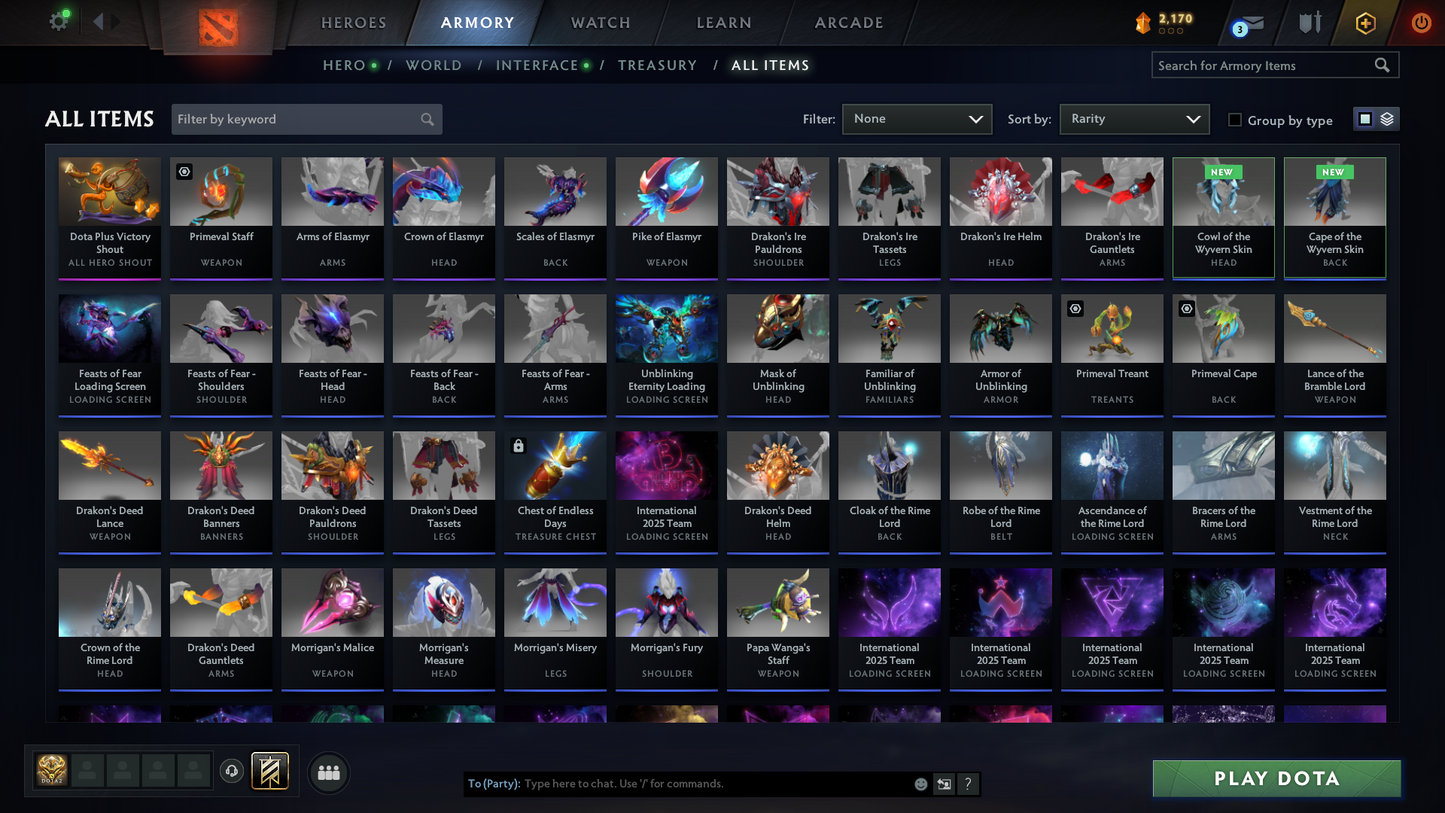Click the question mark help button near chat
Screen dimensions: 1445x813
click(x=967, y=784)
